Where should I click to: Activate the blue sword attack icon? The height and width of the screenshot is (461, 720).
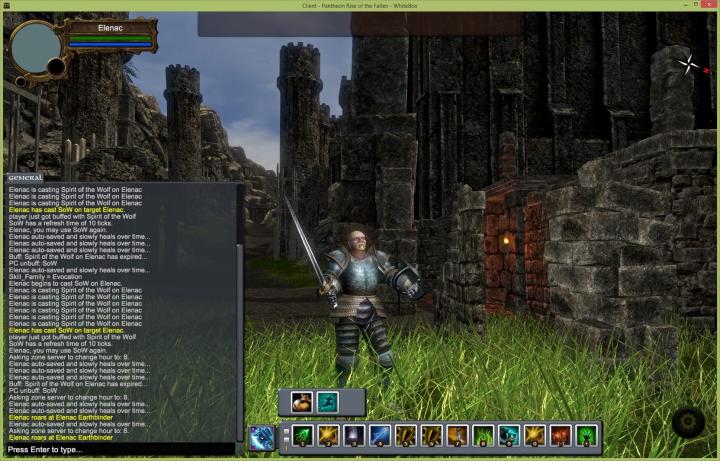263,437
